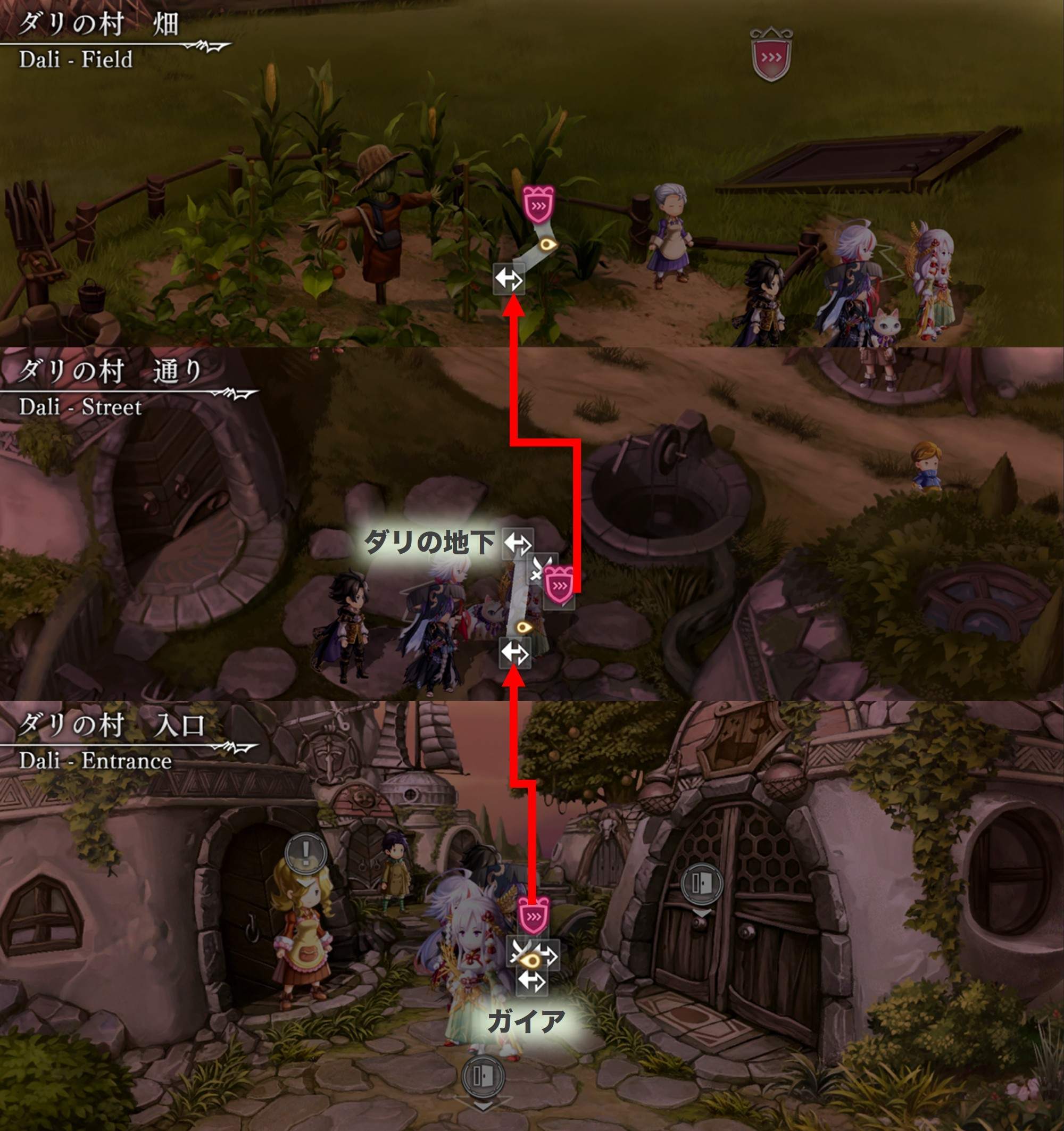1064x1131 pixels.
Task: Open the door icon above the wooden door
Action: 702,884
